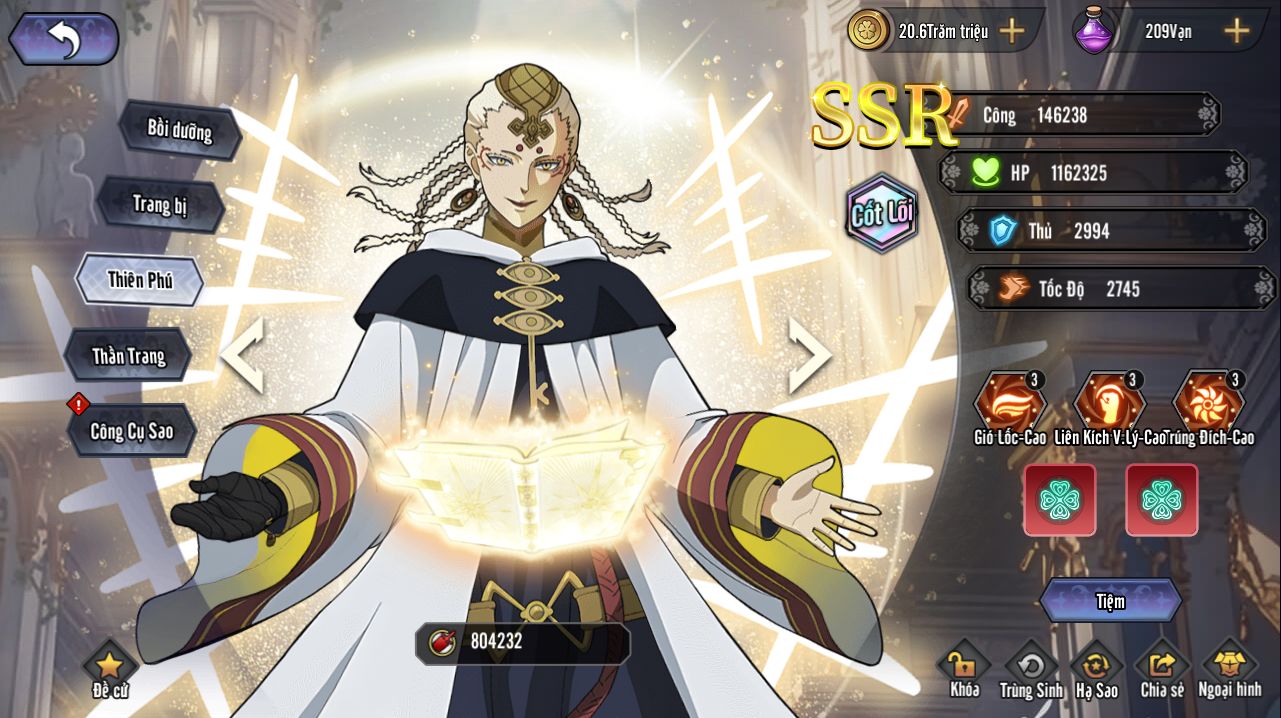The image size is (1281, 718).
Task: Open the Thần Trang tab
Action: tap(128, 355)
